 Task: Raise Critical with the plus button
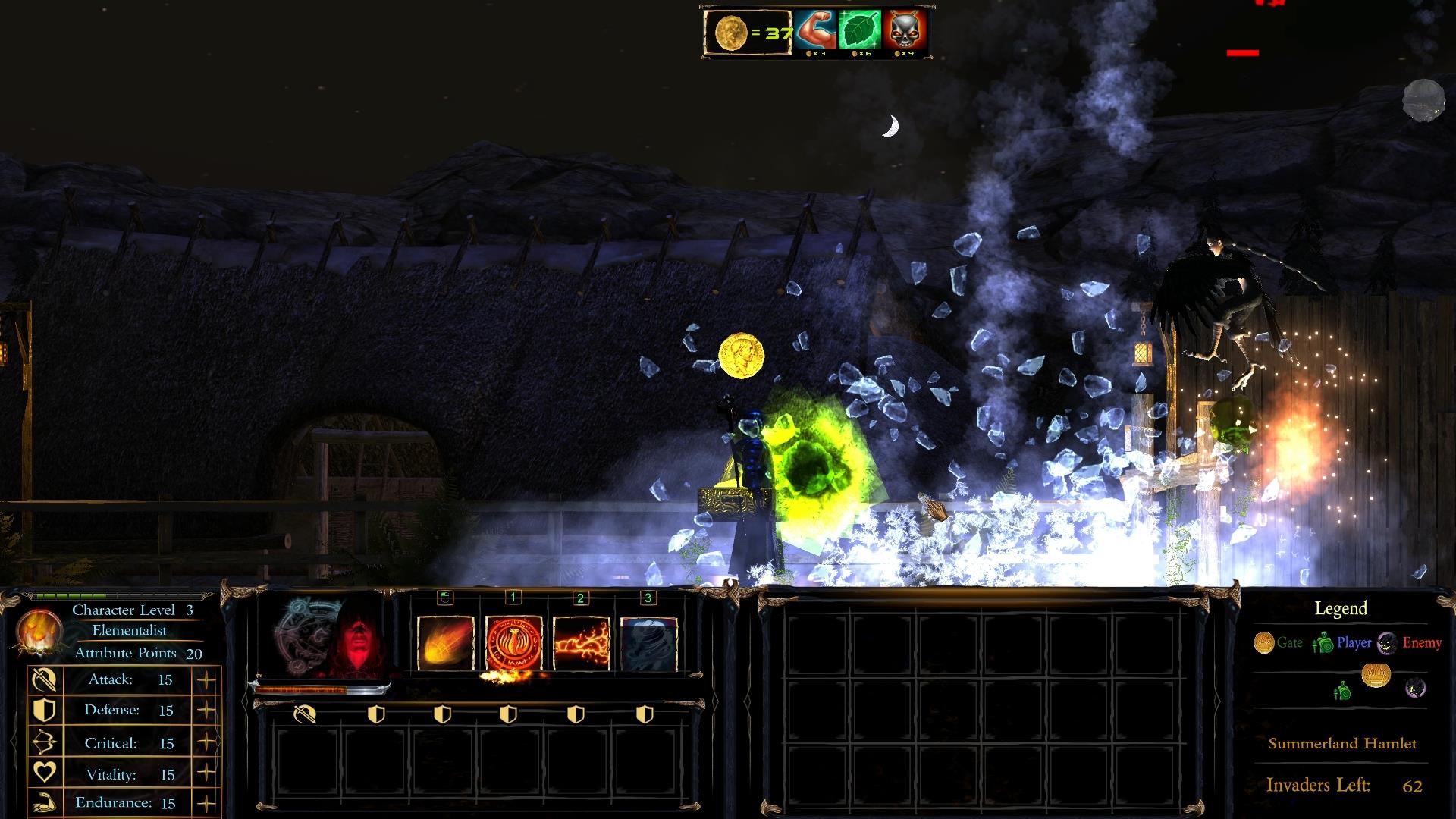[x=206, y=742]
